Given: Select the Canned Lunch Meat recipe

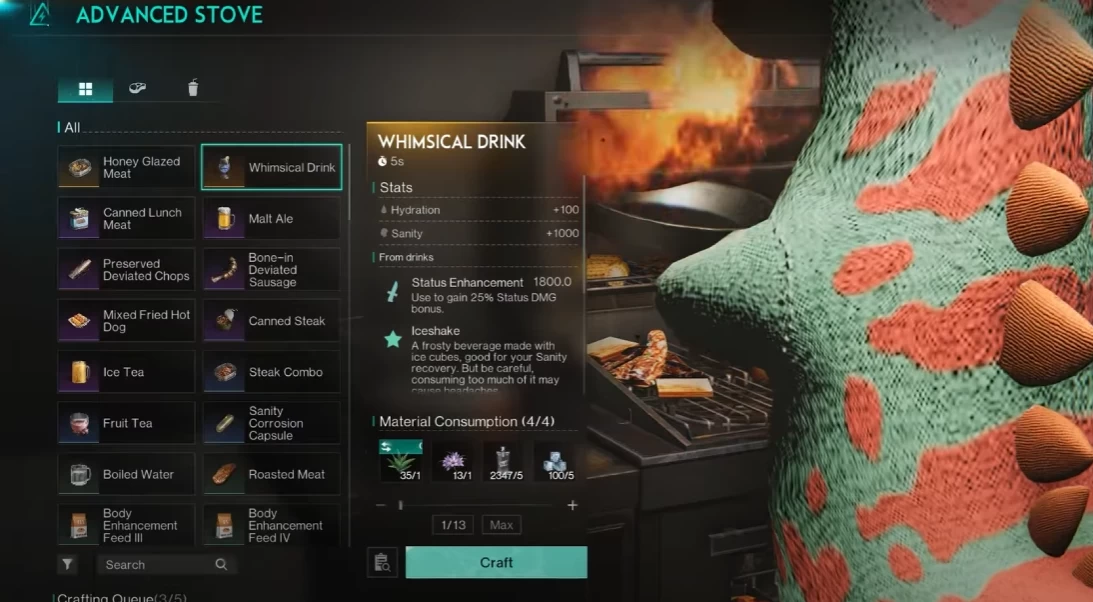Looking at the screenshot, I should (126, 219).
